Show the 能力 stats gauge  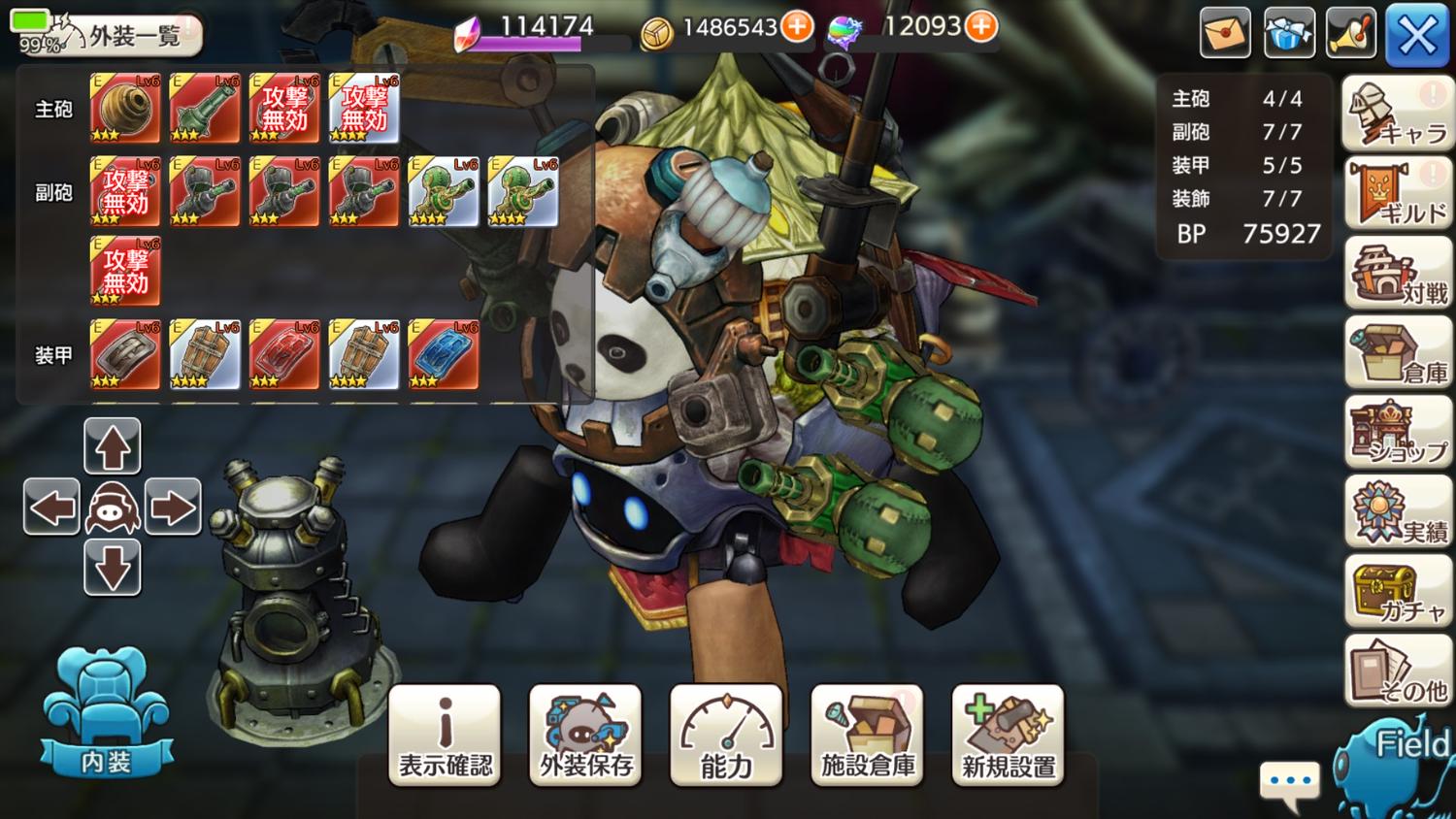726,735
